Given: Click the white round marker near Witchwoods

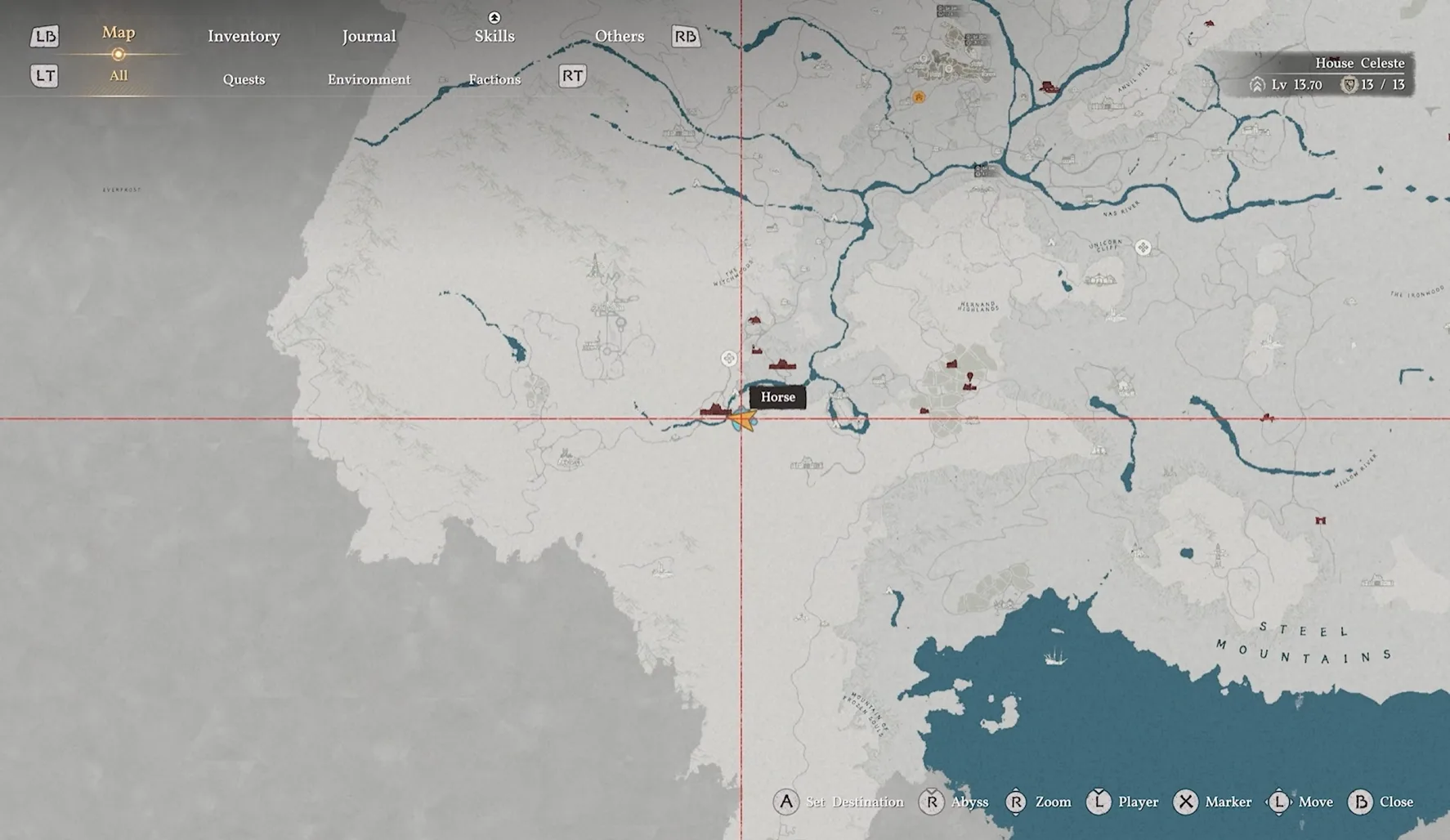Looking at the screenshot, I should [x=728, y=358].
